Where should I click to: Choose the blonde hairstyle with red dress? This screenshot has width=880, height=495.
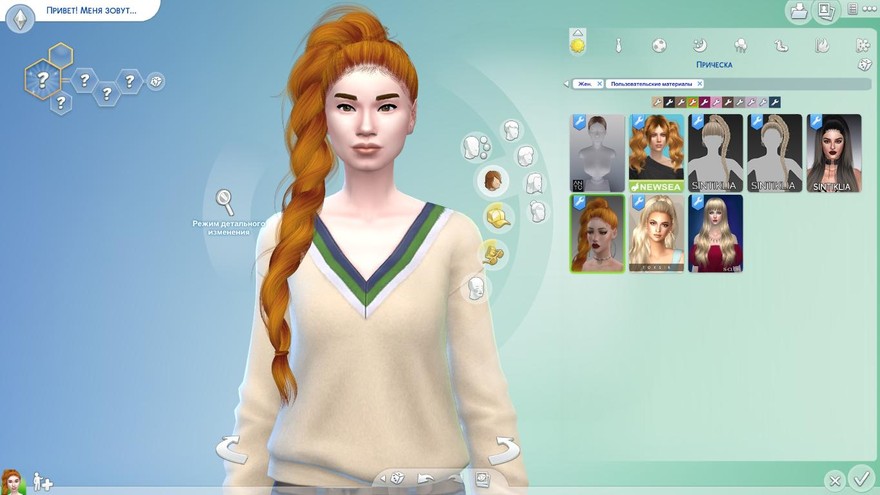(x=716, y=233)
